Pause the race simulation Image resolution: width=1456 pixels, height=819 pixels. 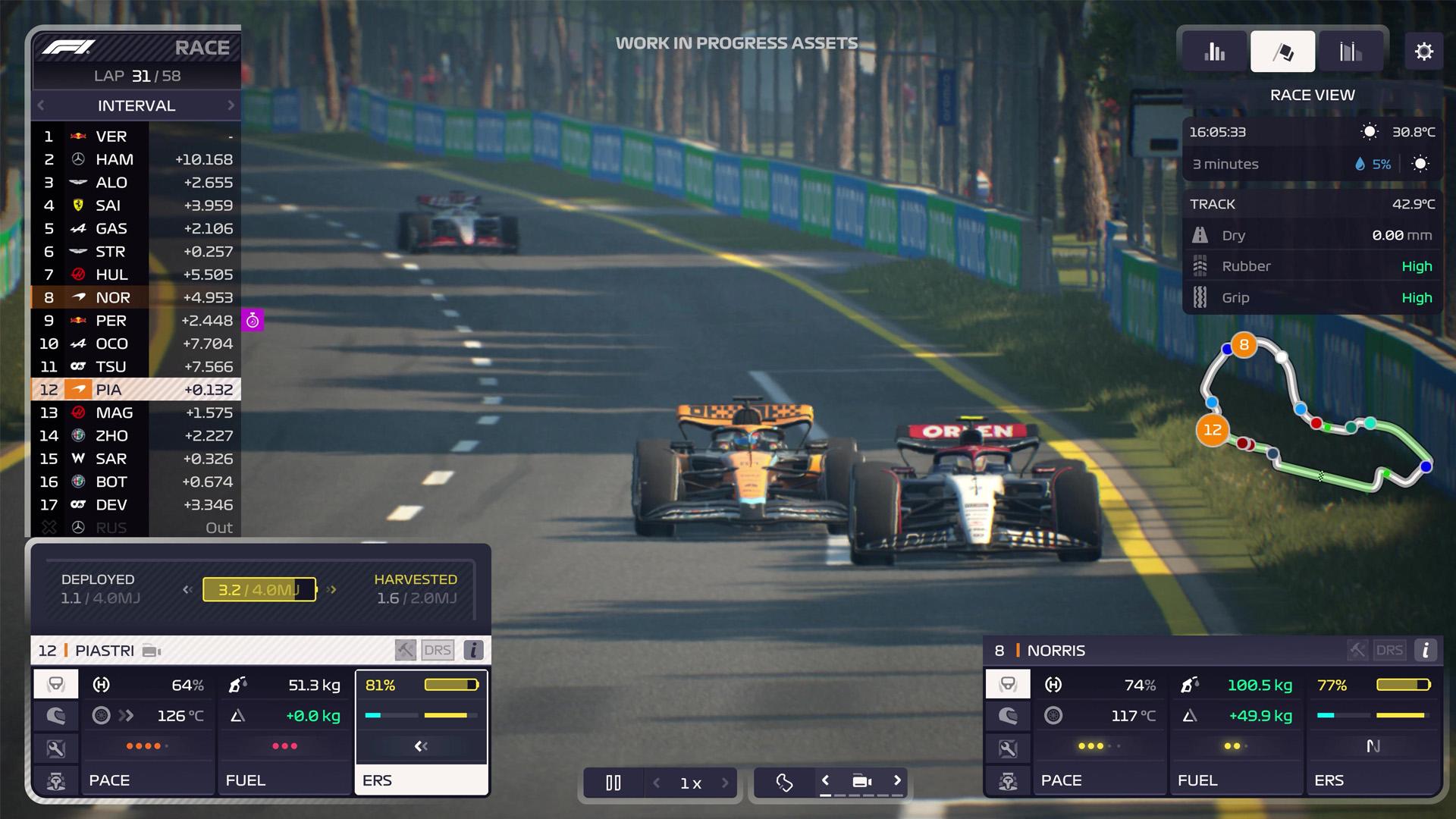click(613, 783)
